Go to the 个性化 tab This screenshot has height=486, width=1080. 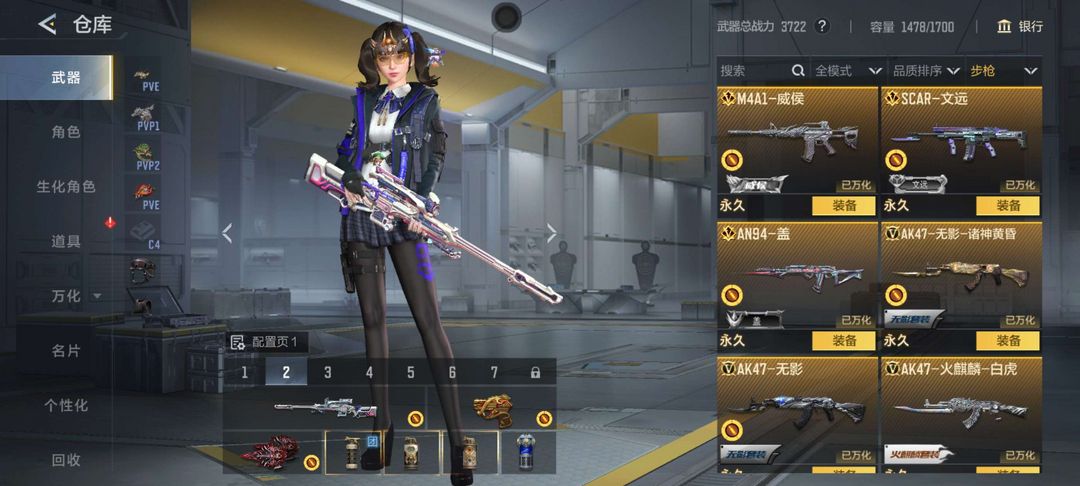coord(66,405)
